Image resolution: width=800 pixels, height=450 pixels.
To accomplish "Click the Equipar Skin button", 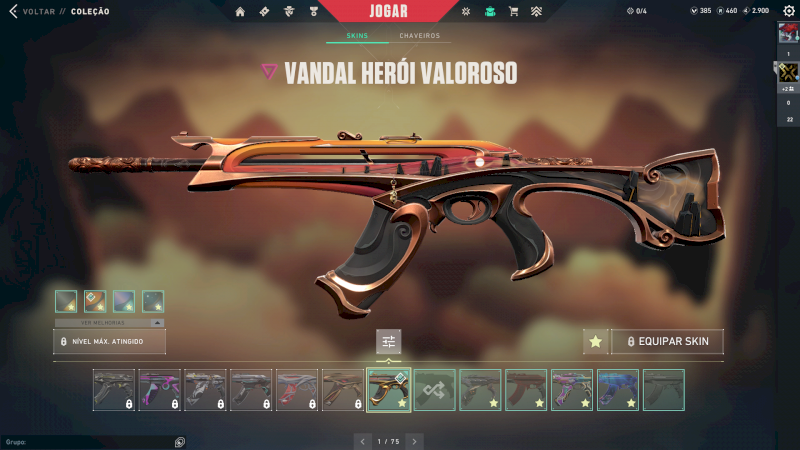I will [667, 342].
